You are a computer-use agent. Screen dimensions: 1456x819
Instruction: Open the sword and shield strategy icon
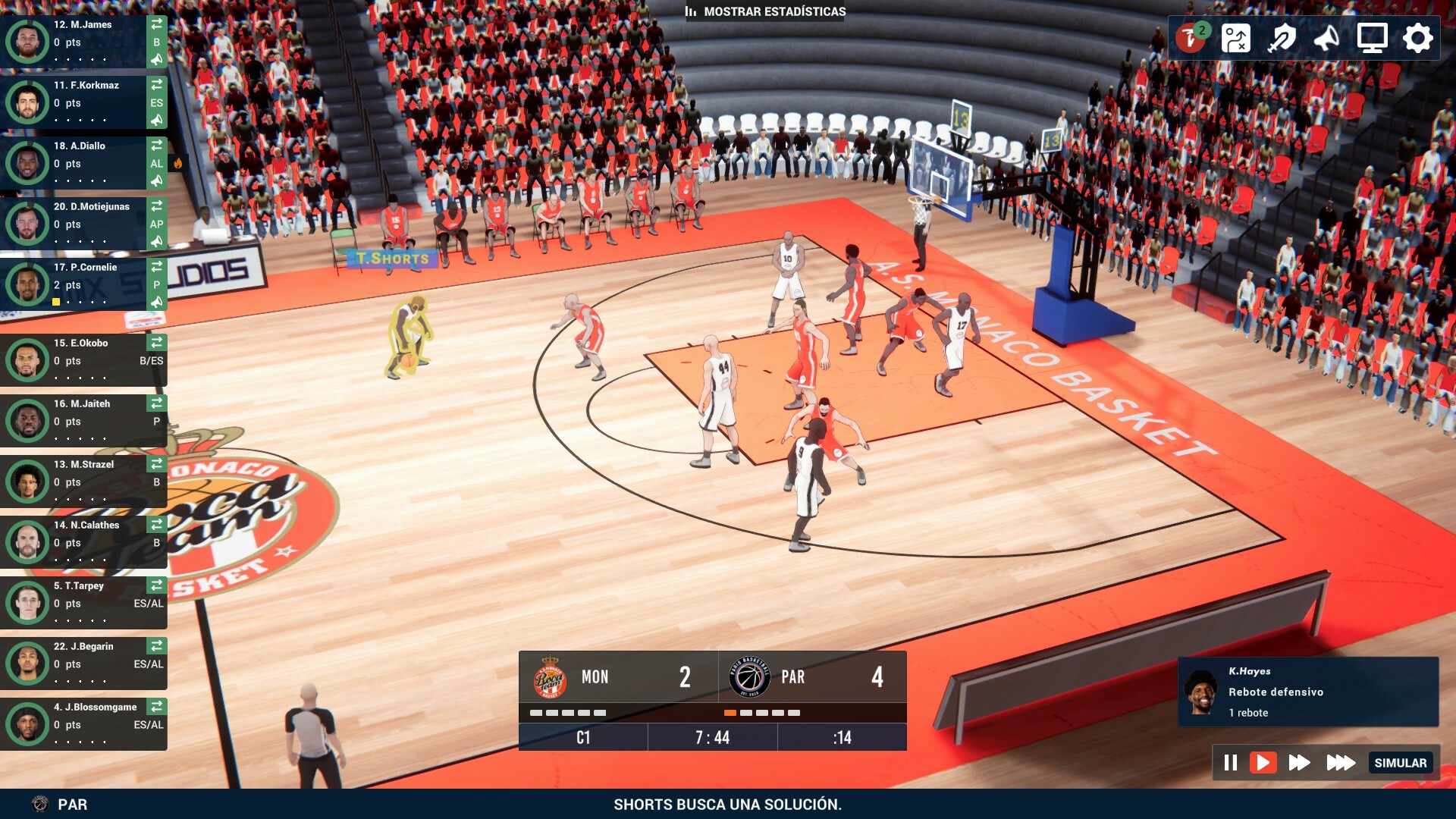1282,38
